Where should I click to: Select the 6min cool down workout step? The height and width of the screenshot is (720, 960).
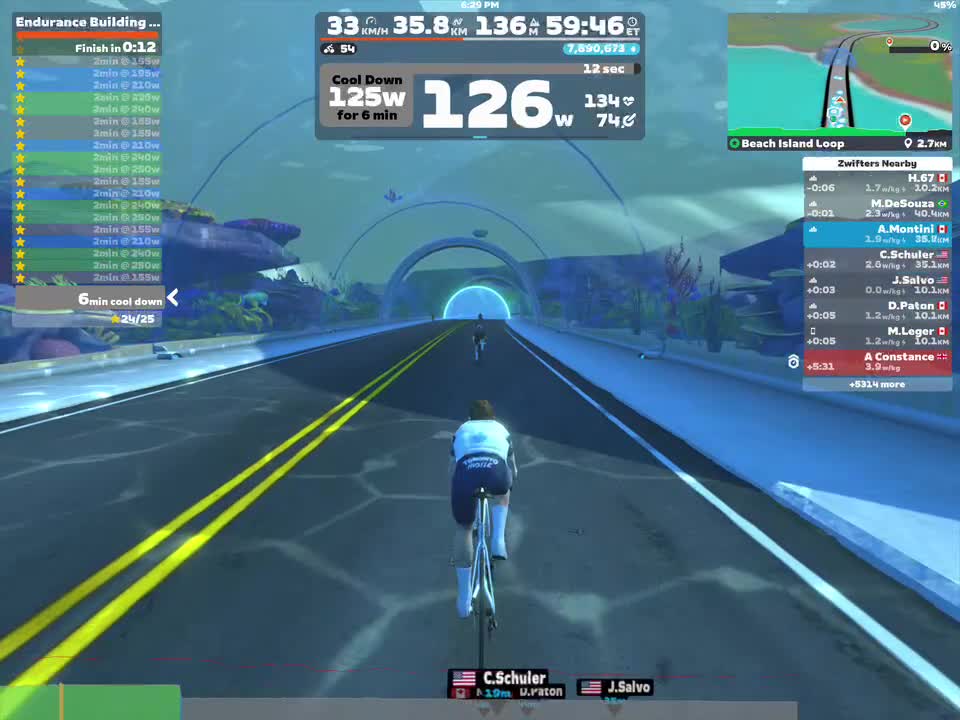click(x=88, y=300)
